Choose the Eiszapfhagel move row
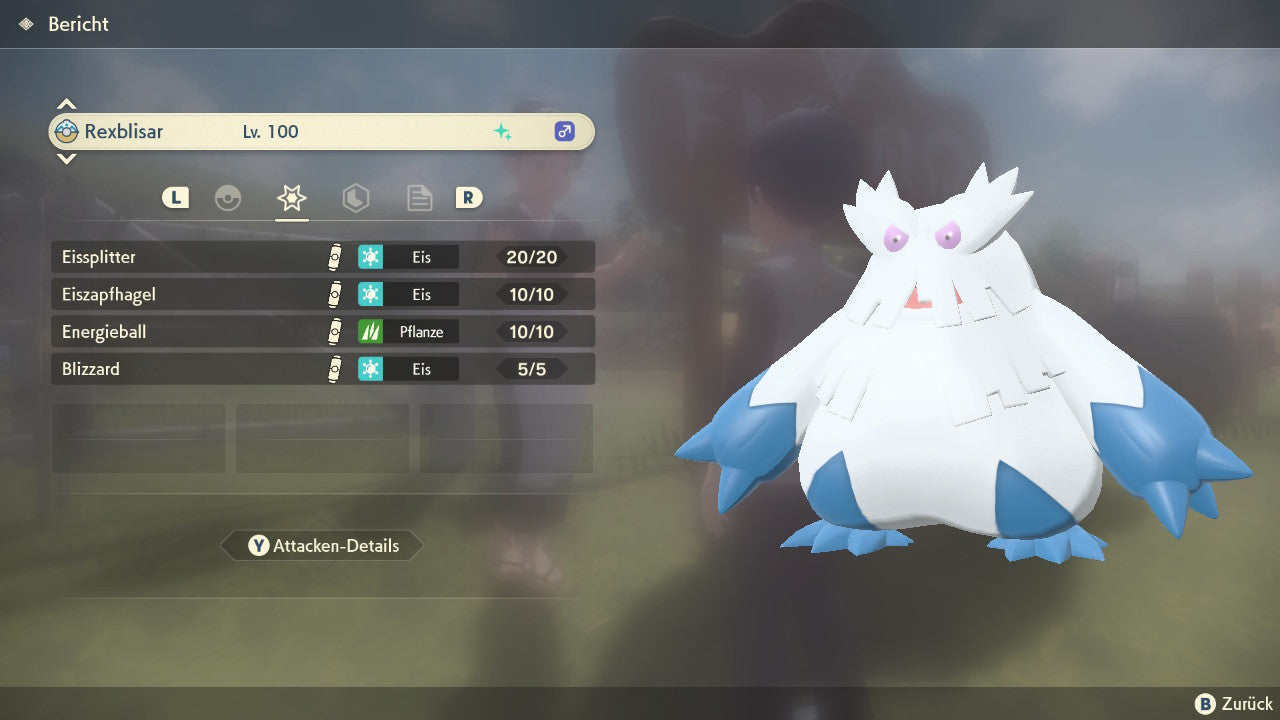This screenshot has height=720, width=1280. point(322,295)
